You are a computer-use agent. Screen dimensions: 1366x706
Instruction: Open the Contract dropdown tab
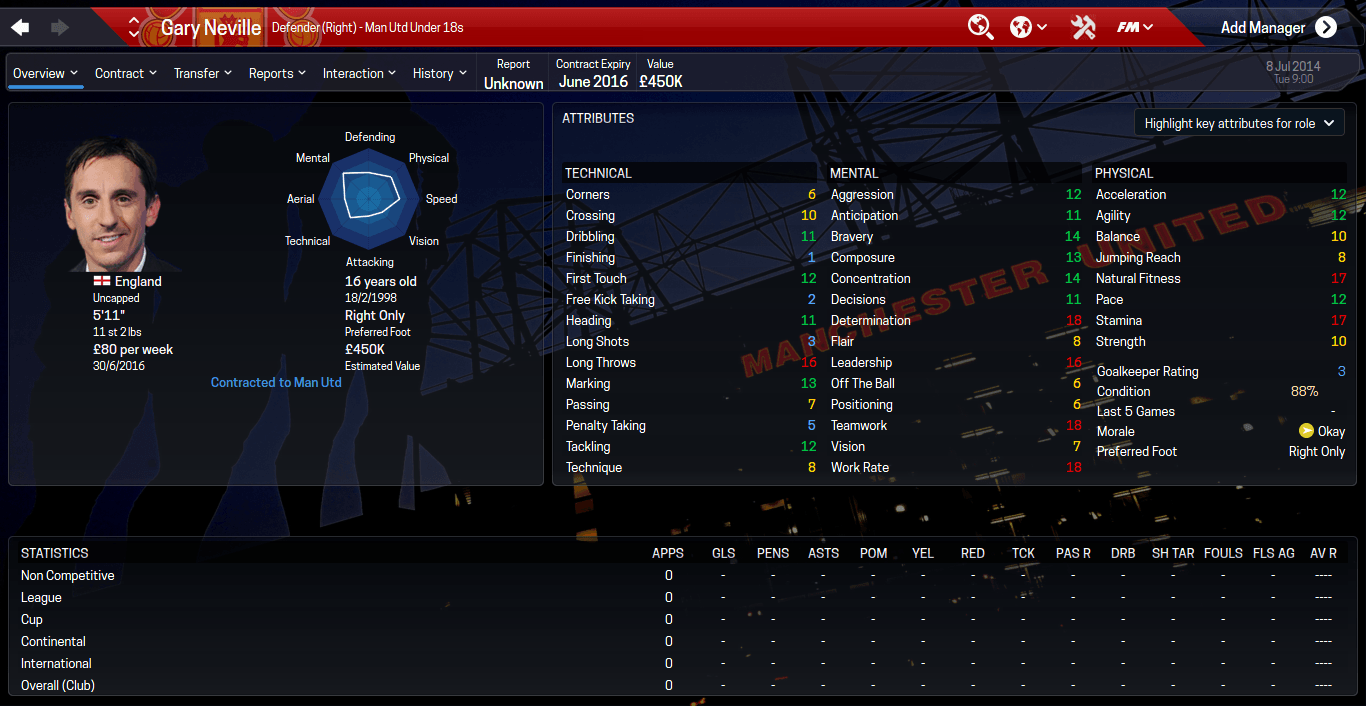tap(126, 73)
